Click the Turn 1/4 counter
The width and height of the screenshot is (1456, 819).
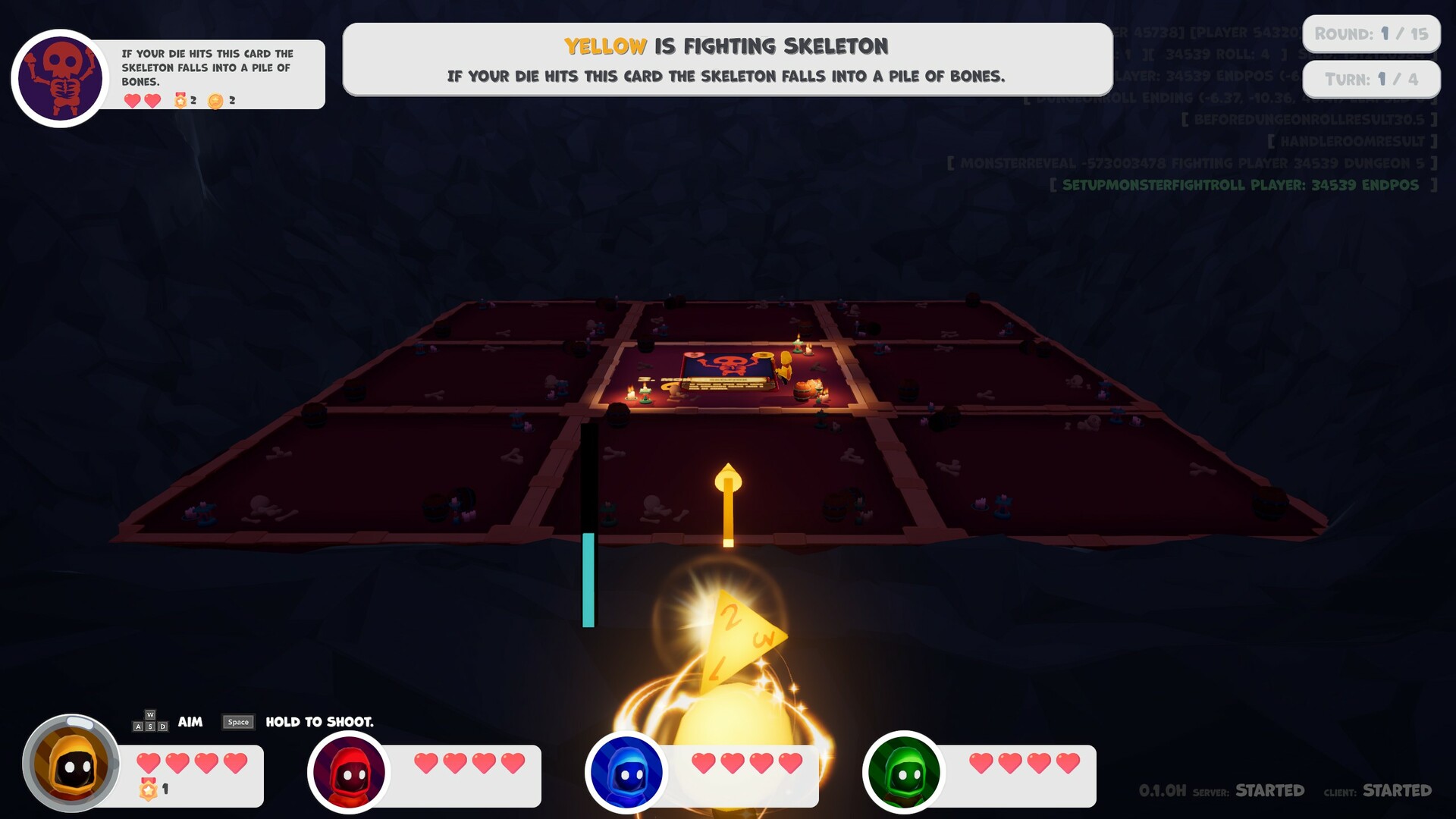[1371, 78]
